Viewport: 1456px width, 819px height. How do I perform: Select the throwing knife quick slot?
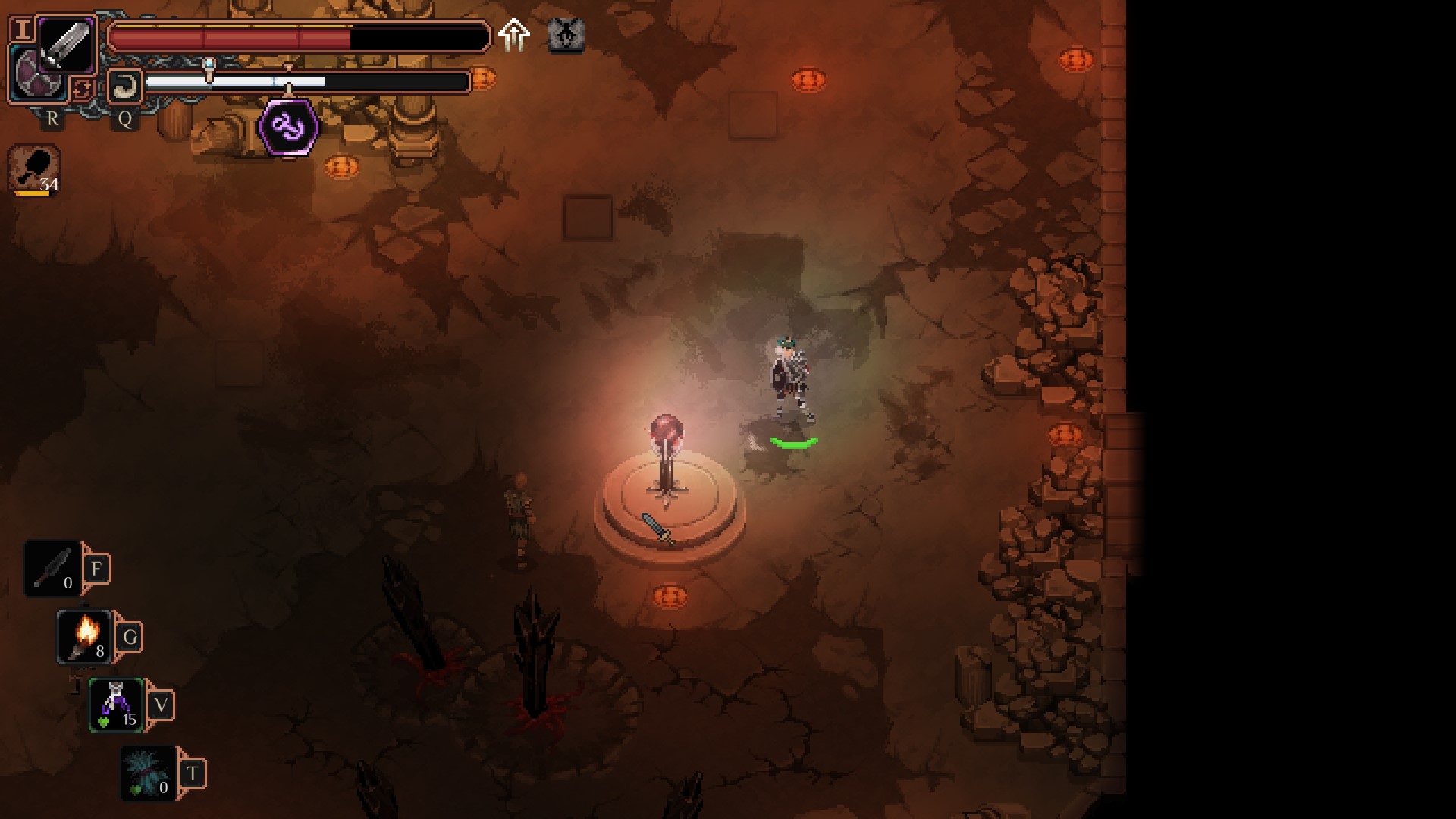click(52, 569)
